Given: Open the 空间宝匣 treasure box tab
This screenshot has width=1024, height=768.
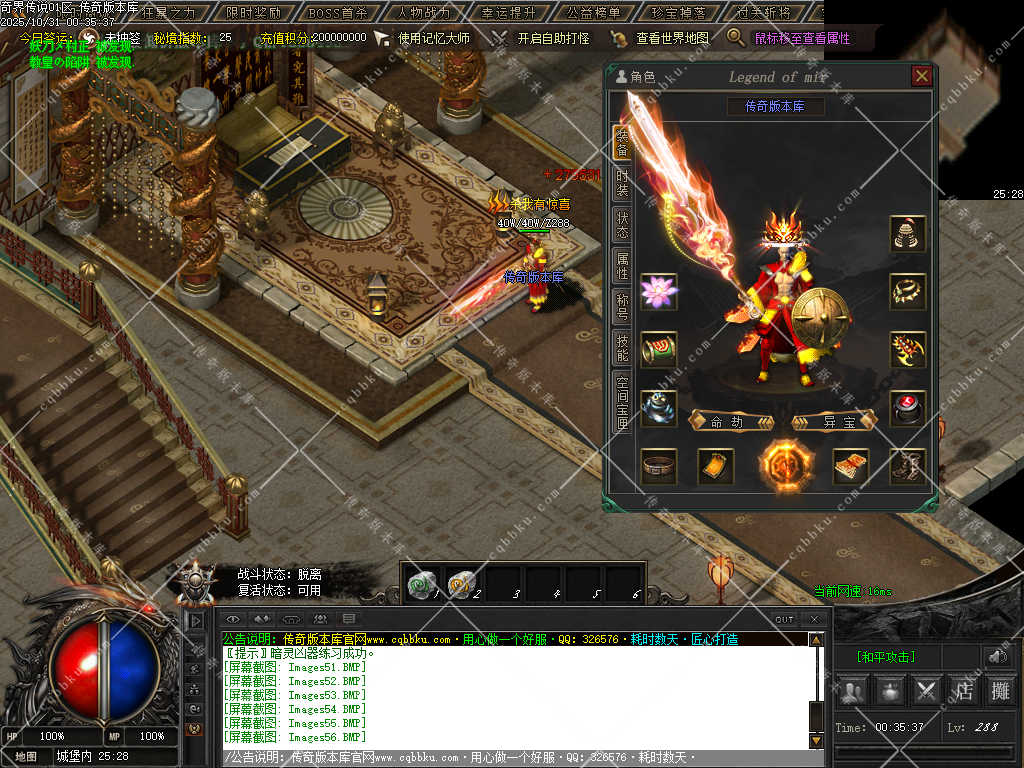Looking at the screenshot, I should click(622, 402).
